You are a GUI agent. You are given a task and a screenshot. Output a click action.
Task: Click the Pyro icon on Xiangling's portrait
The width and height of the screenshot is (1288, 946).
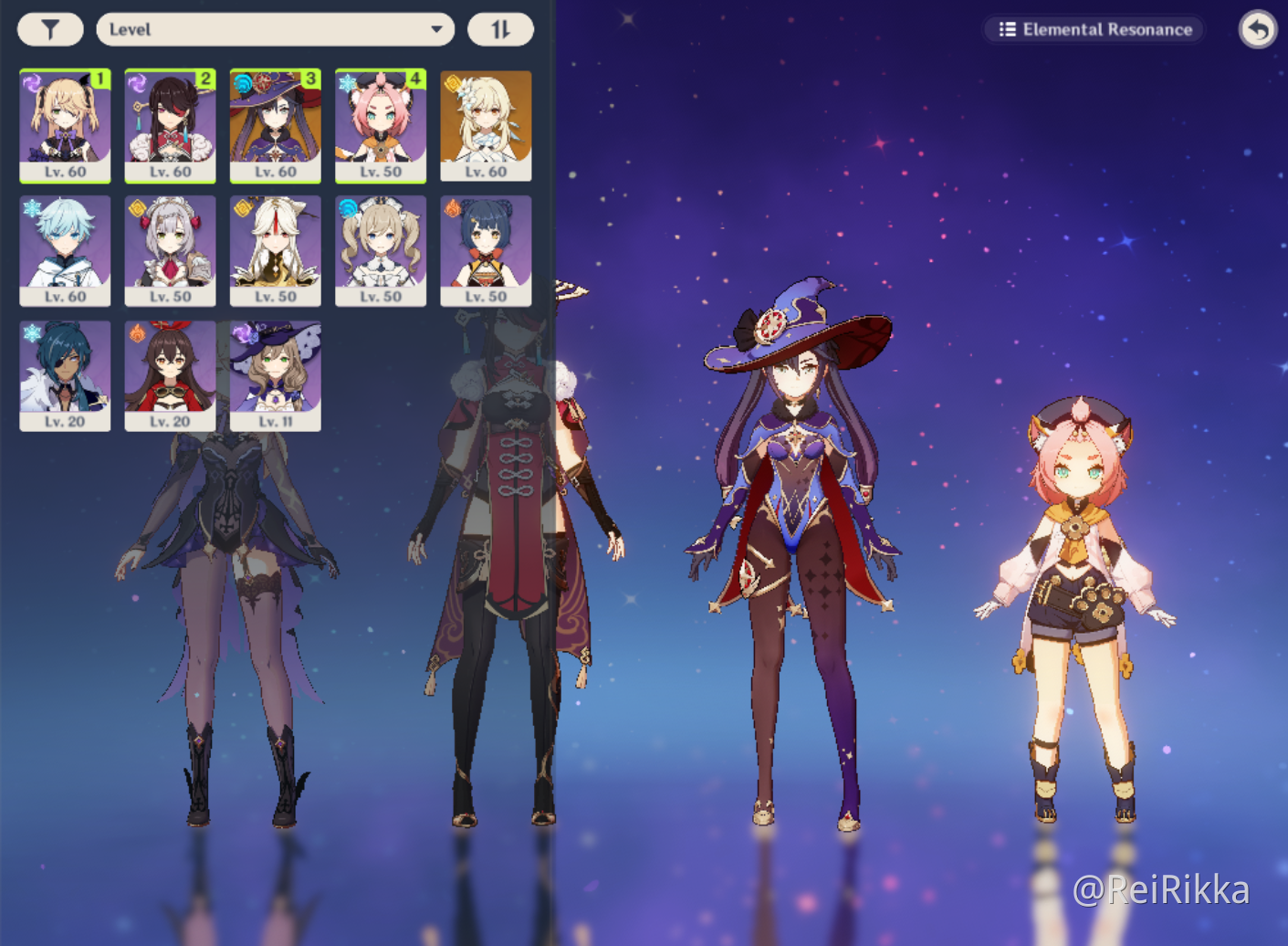click(x=452, y=209)
